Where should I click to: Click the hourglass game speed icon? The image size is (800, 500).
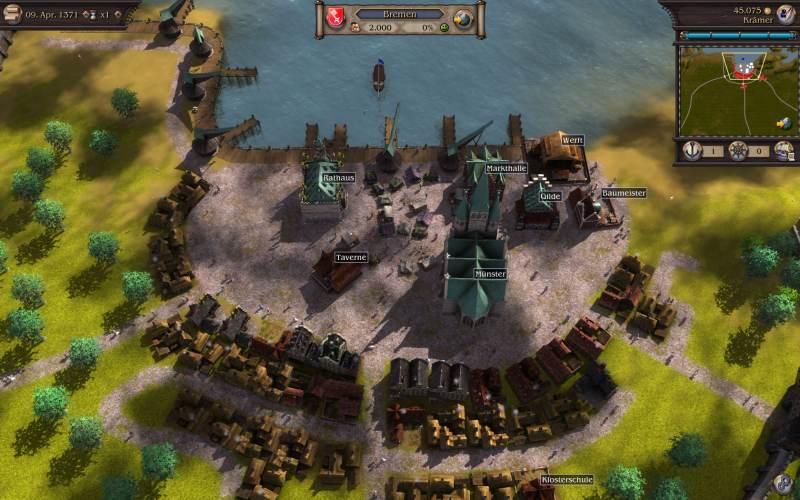93,13
